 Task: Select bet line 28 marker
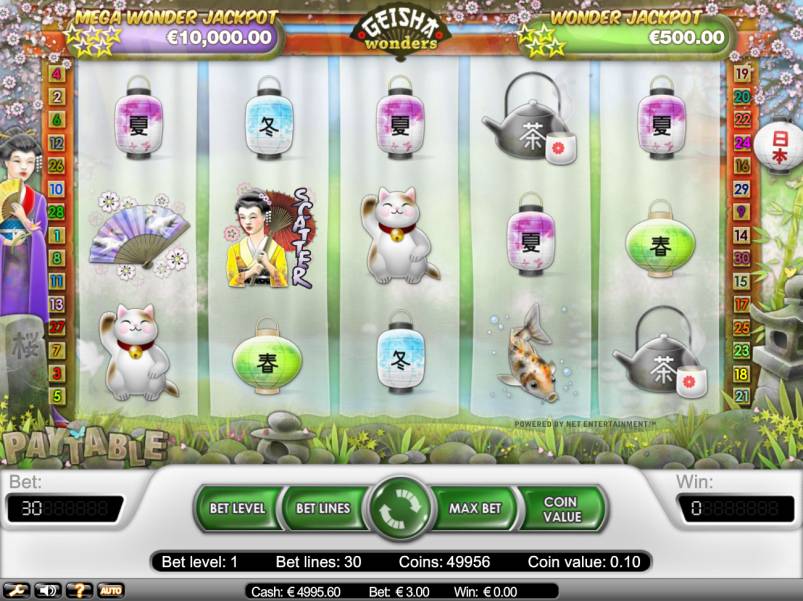pos(56,211)
